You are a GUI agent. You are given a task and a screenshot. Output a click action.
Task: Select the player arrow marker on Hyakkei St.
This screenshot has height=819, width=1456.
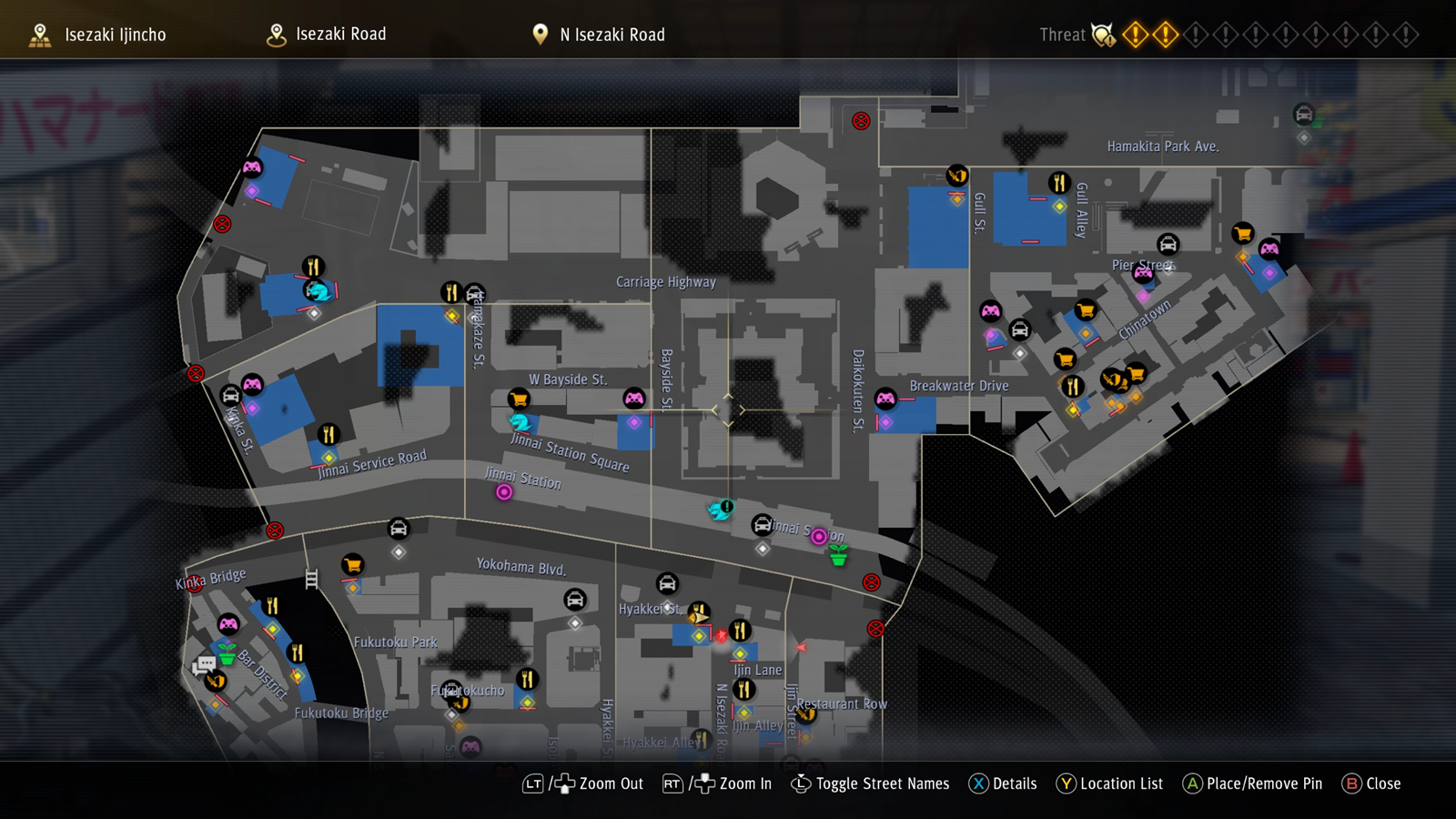[x=698, y=617]
